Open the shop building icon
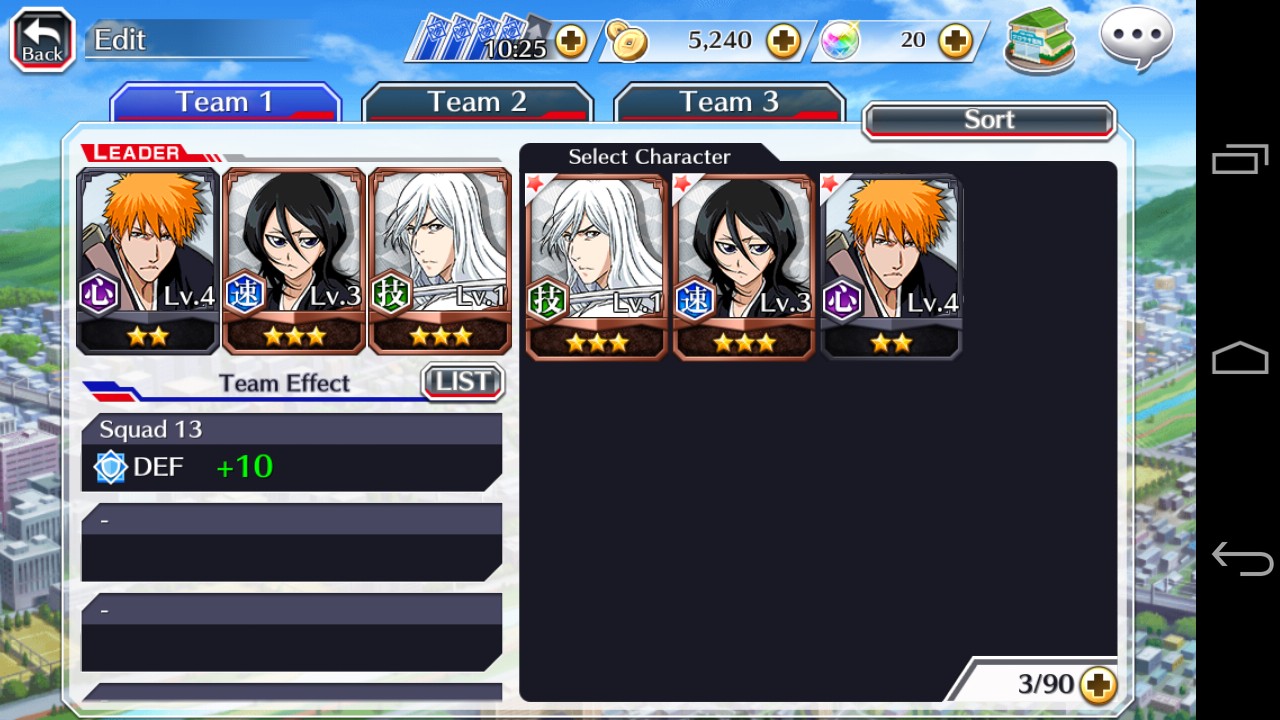The image size is (1280, 720). tap(1040, 41)
